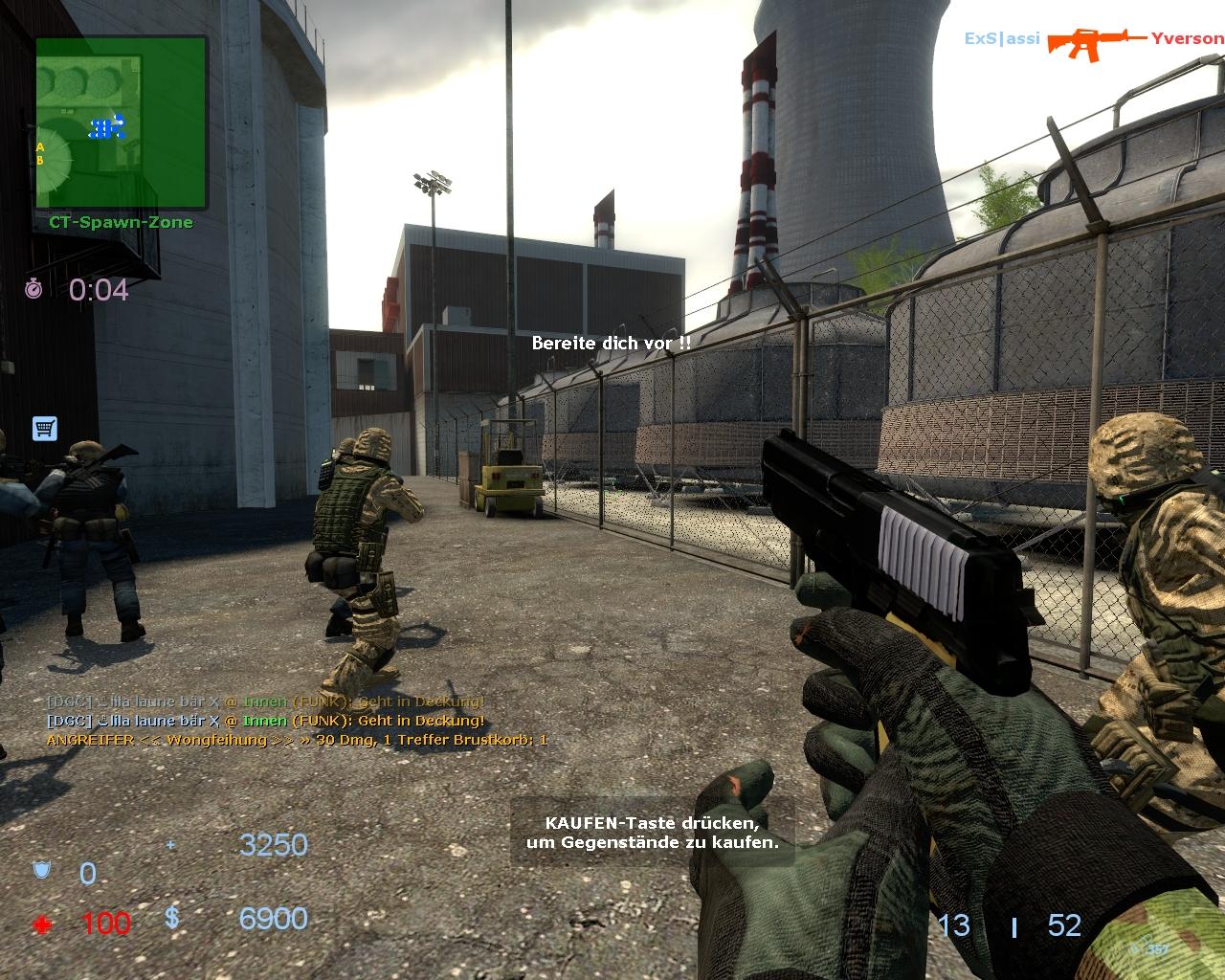
Task: Click the green radar minimap
Action: click(121, 122)
